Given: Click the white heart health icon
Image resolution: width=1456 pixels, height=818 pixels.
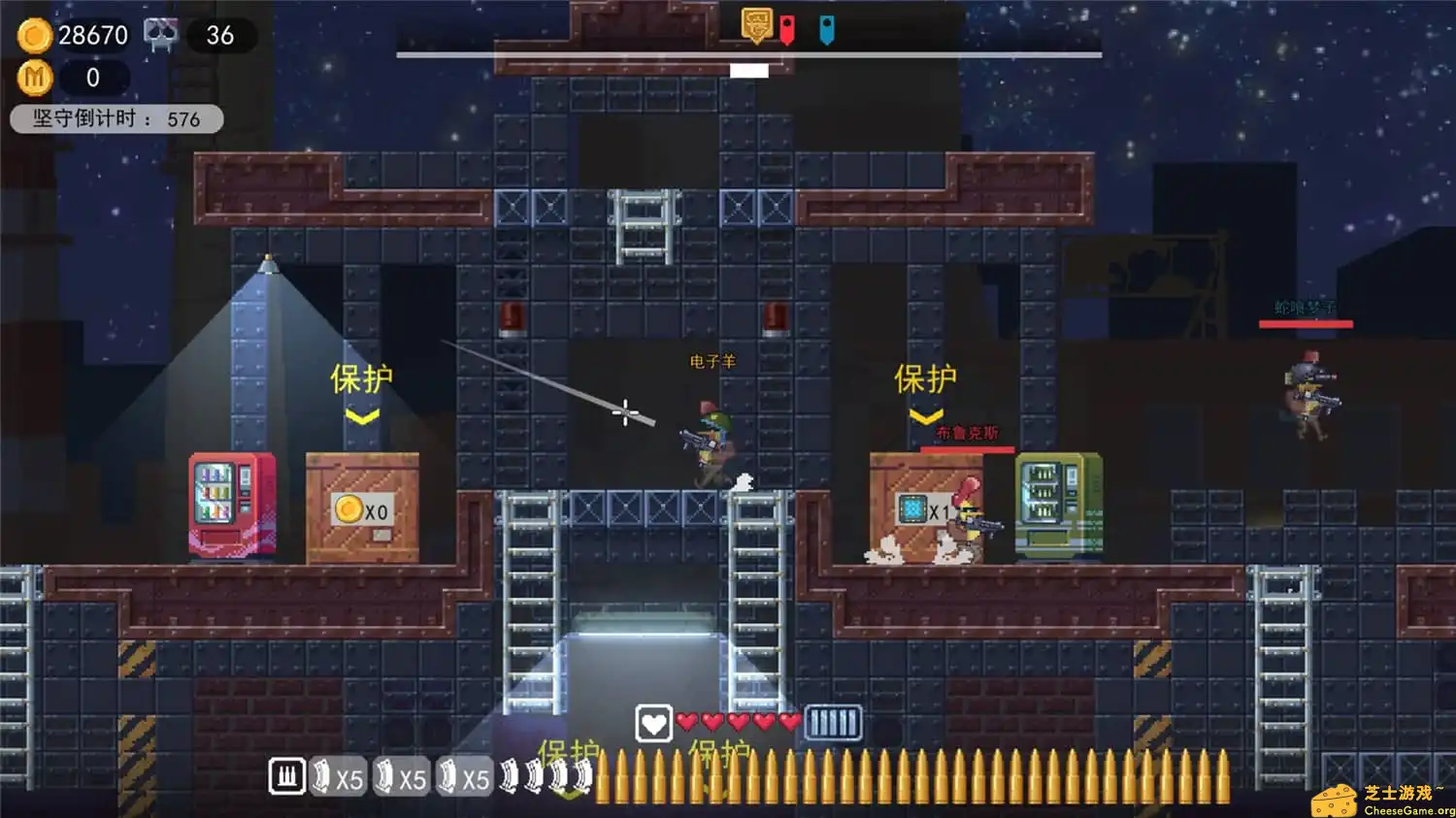Looking at the screenshot, I should pos(654,723).
